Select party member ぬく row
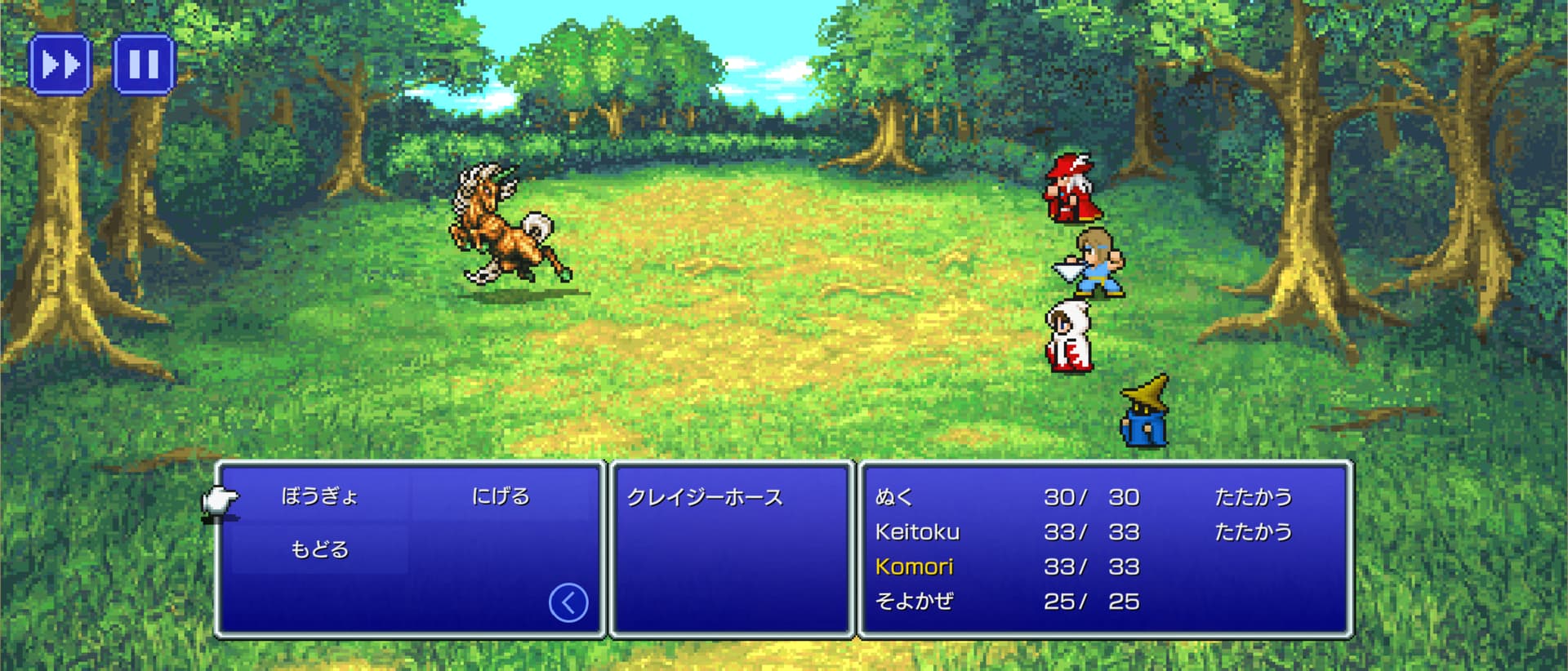The height and width of the screenshot is (671, 1568). [894, 497]
